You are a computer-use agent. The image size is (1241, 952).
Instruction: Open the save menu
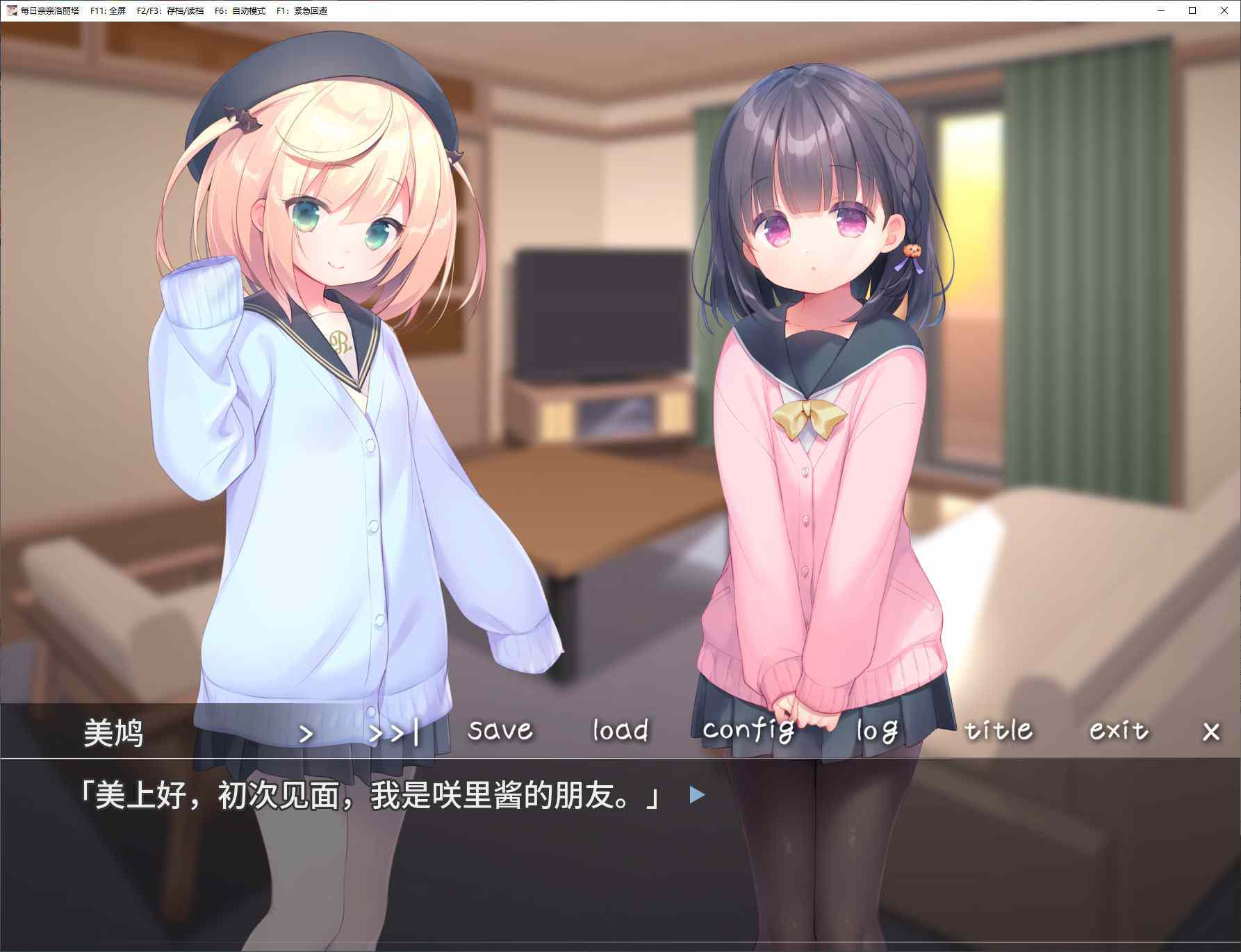pos(500,730)
